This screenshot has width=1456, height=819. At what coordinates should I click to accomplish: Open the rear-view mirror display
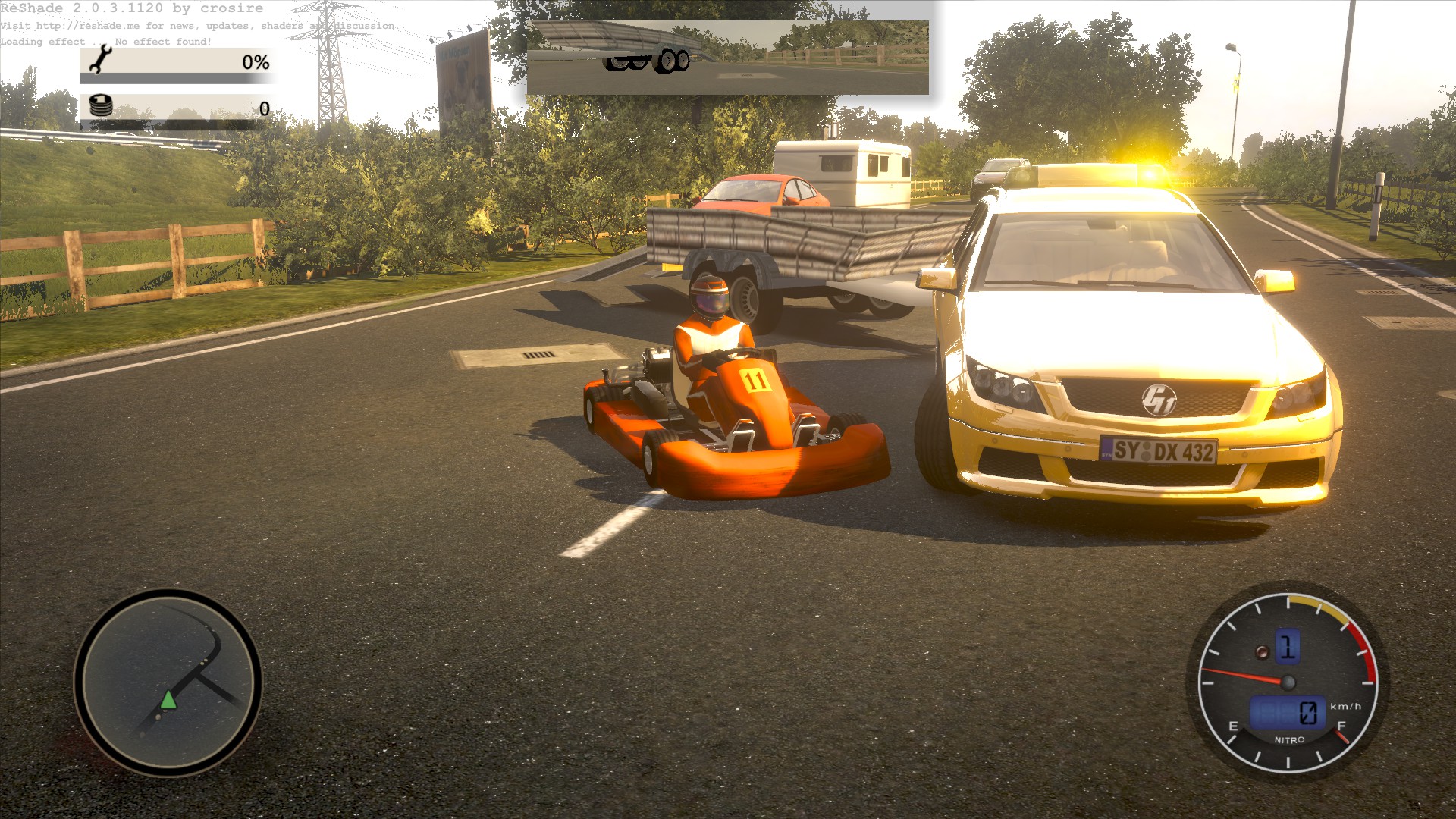pos(727,58)
